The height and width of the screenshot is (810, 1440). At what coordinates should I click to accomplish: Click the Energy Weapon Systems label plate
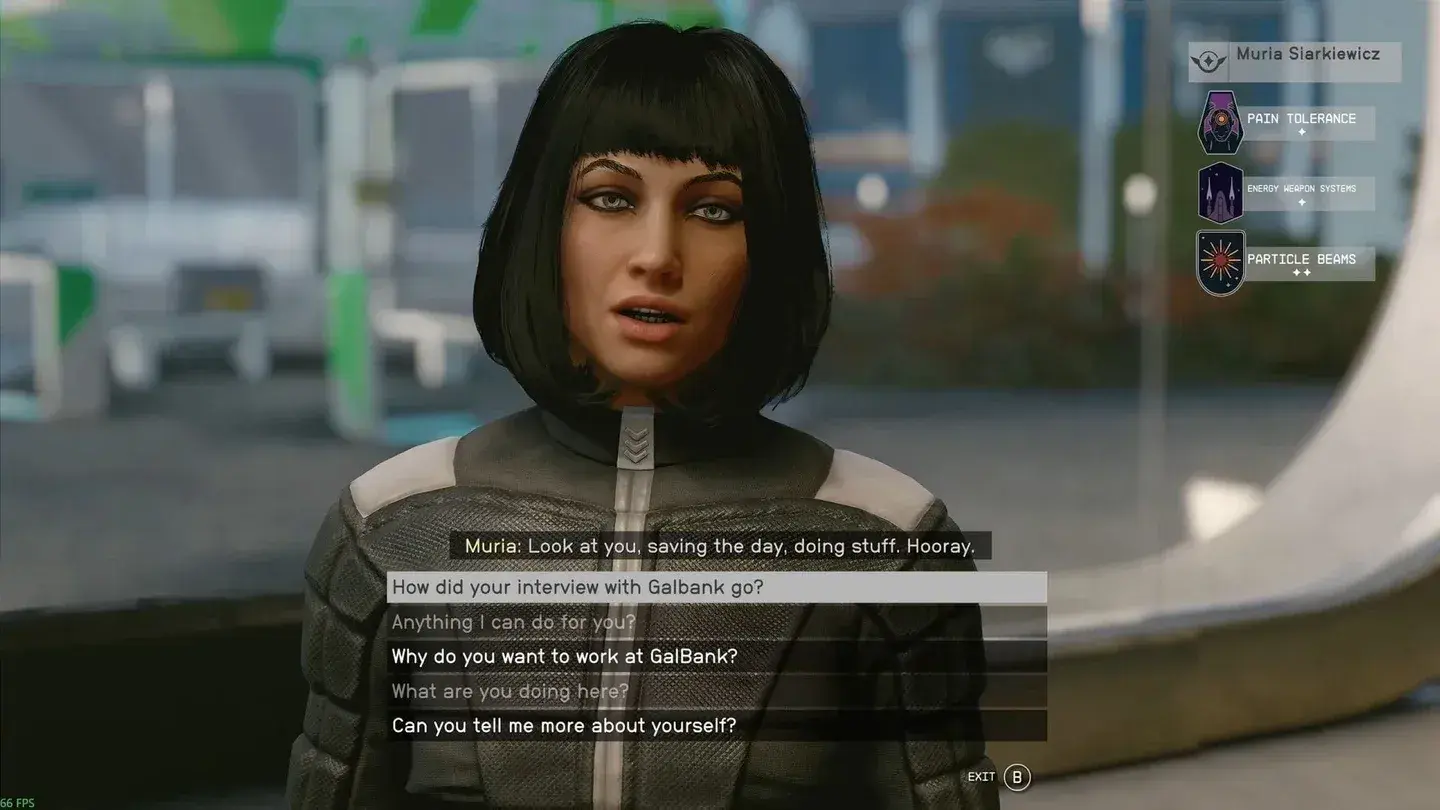1301,189
